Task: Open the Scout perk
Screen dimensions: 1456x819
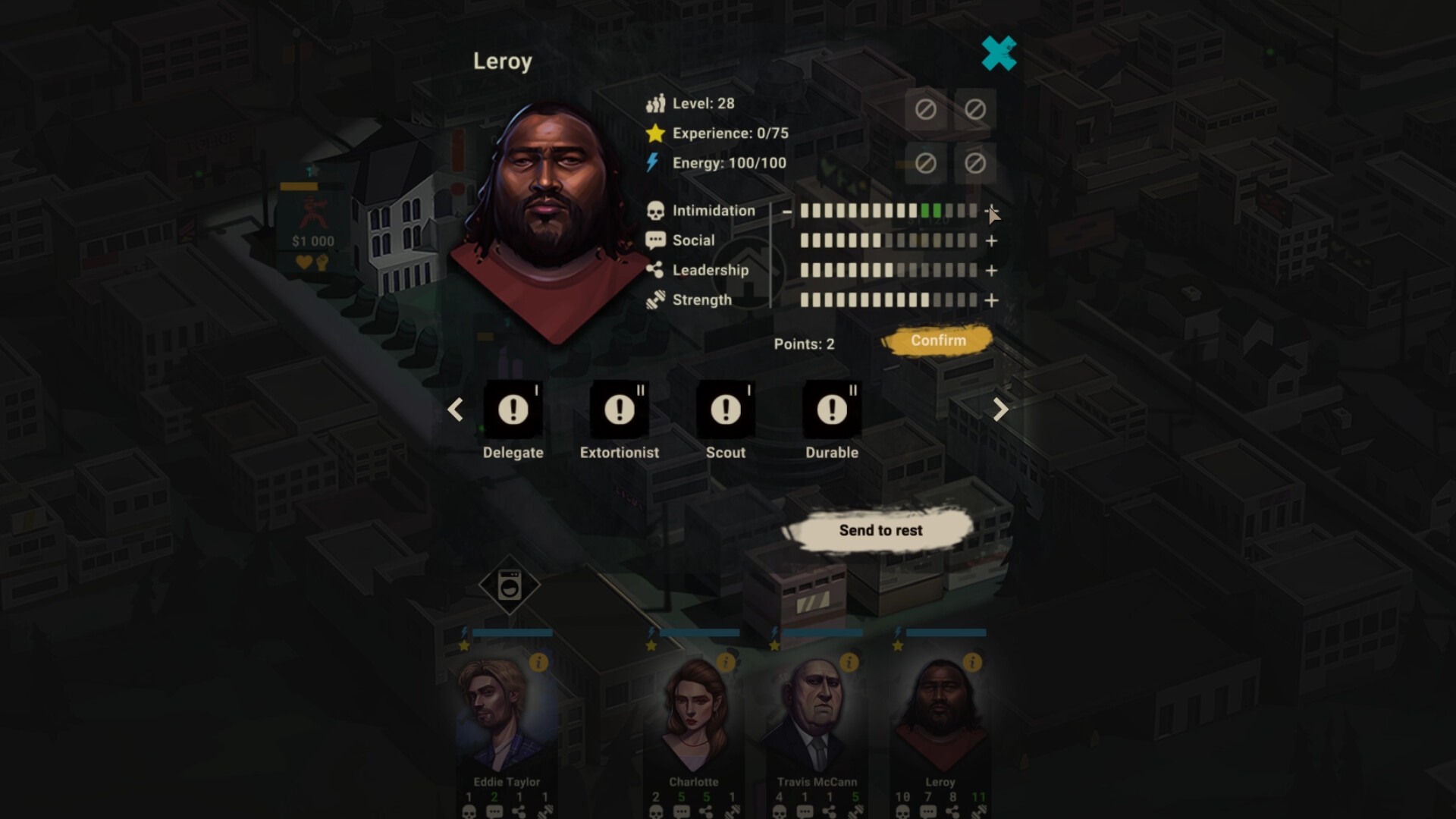Action: coord(726,410)
